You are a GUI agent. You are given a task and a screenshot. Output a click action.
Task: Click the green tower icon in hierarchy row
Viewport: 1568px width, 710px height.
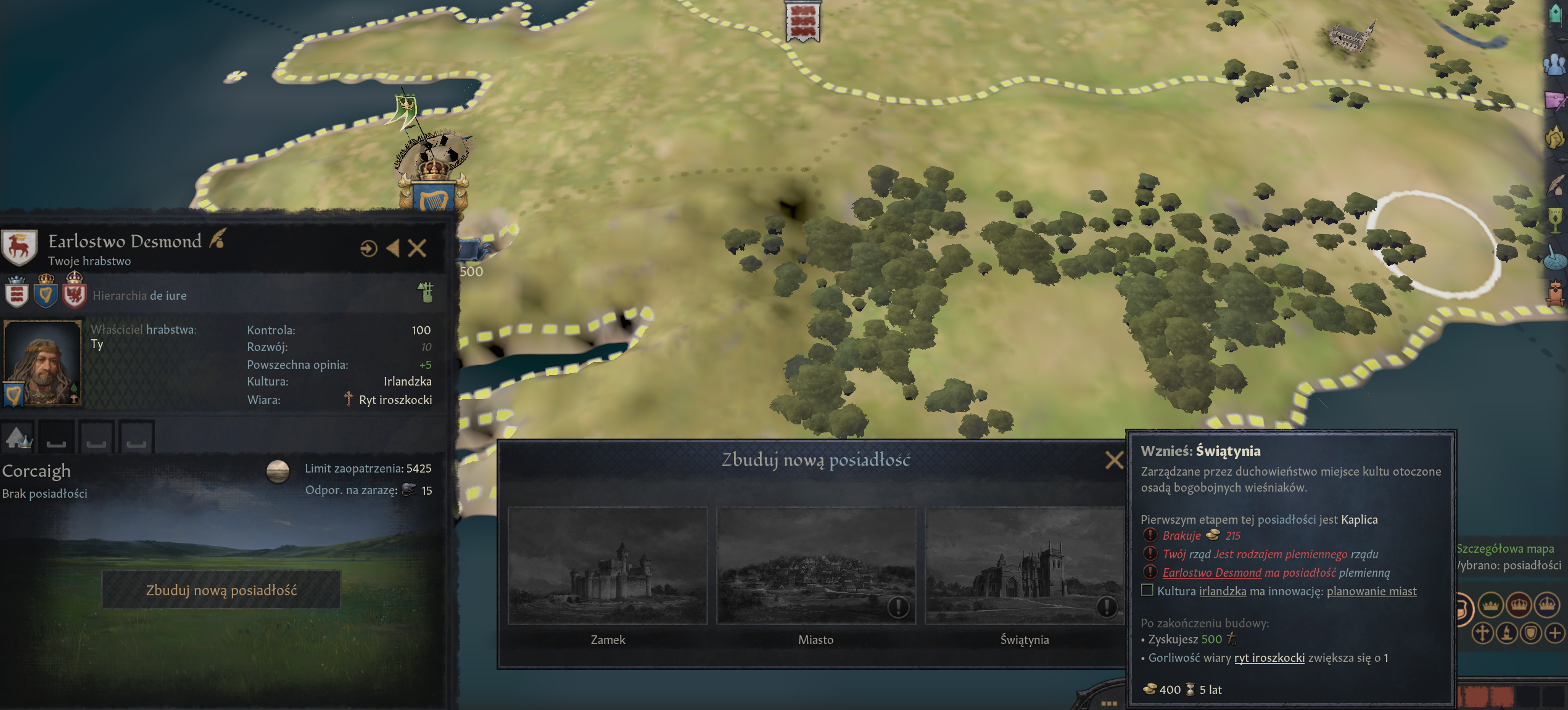coord(426,292)
